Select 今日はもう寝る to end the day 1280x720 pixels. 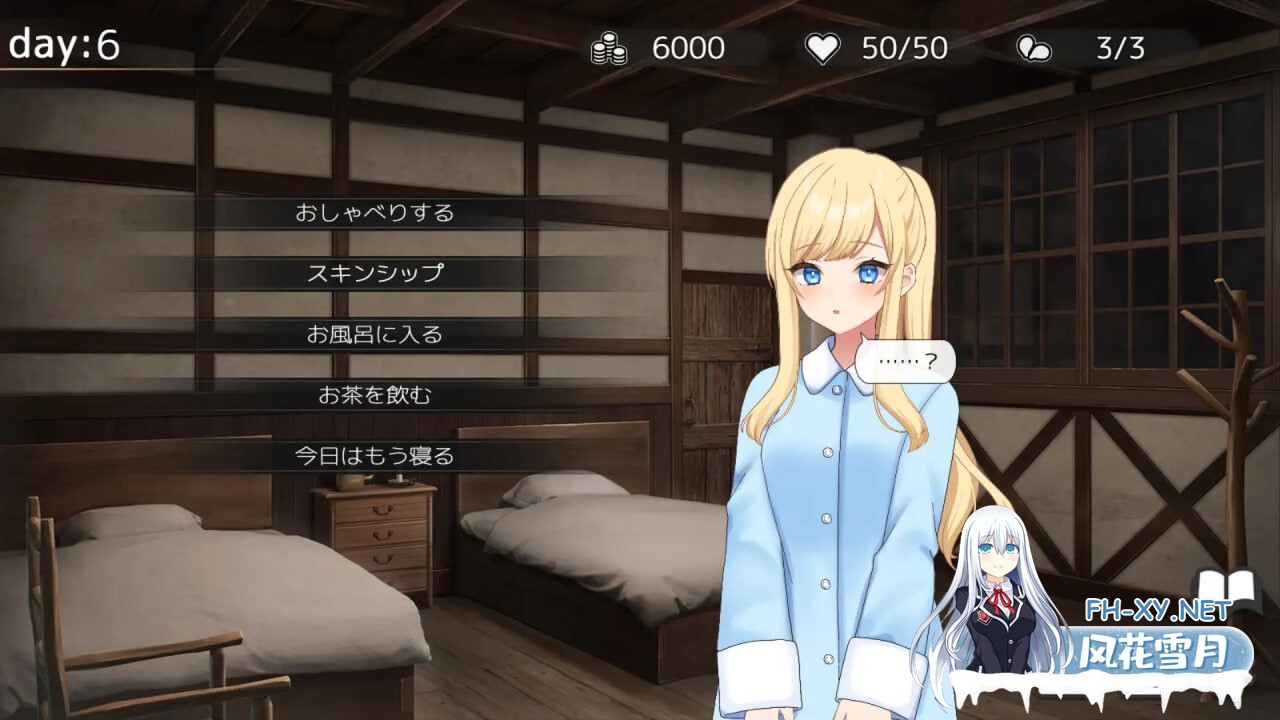coord(374,456)
